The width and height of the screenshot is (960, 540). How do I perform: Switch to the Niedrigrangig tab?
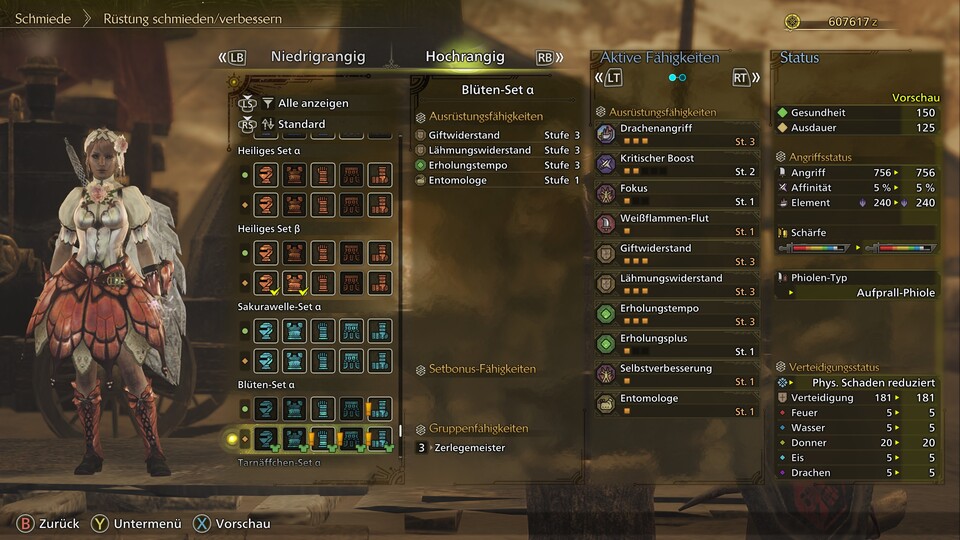[317, 57]
